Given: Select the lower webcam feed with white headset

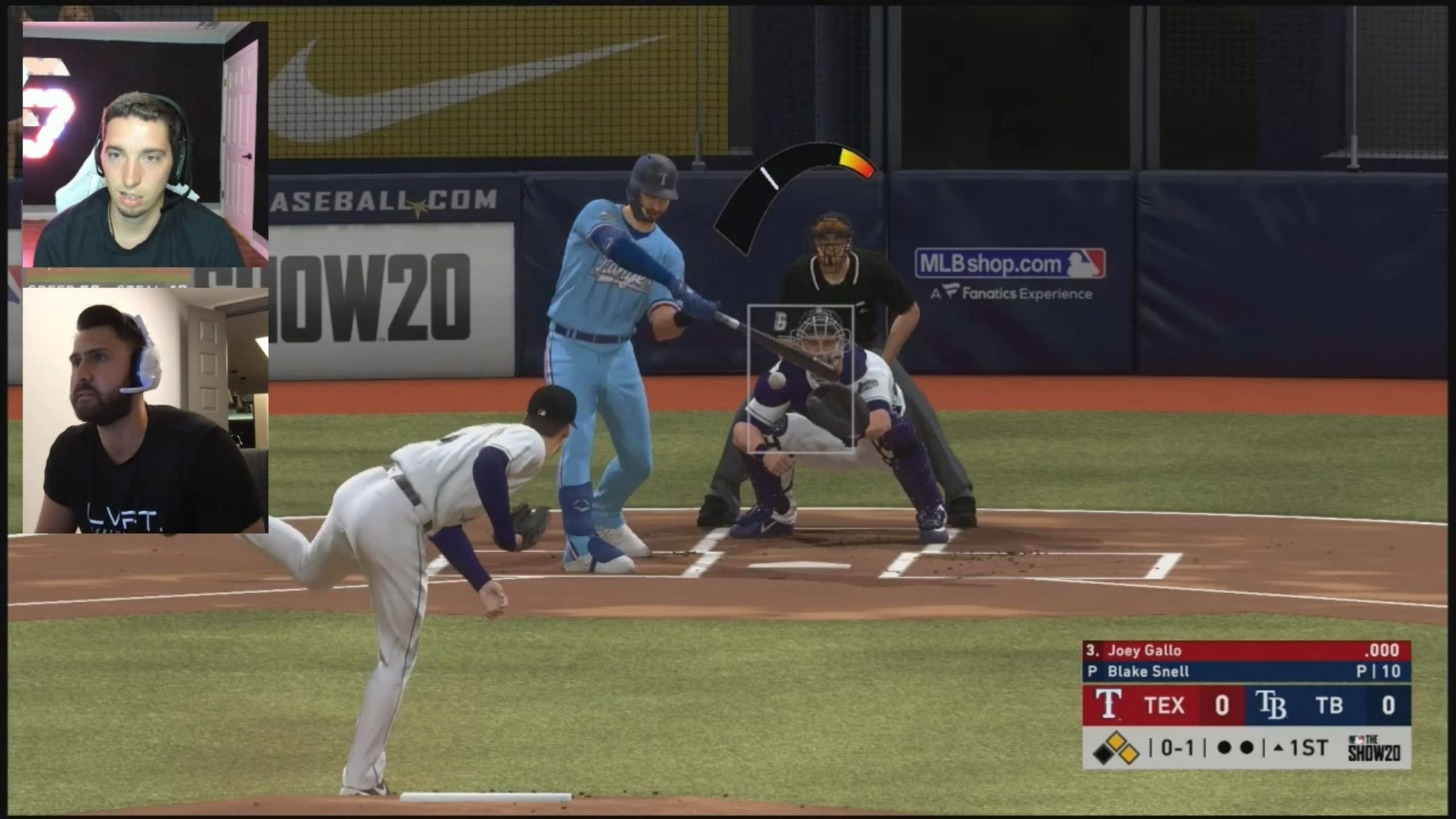Looking at the screenshot, I should pyautogui.click(x=145, y=411).
